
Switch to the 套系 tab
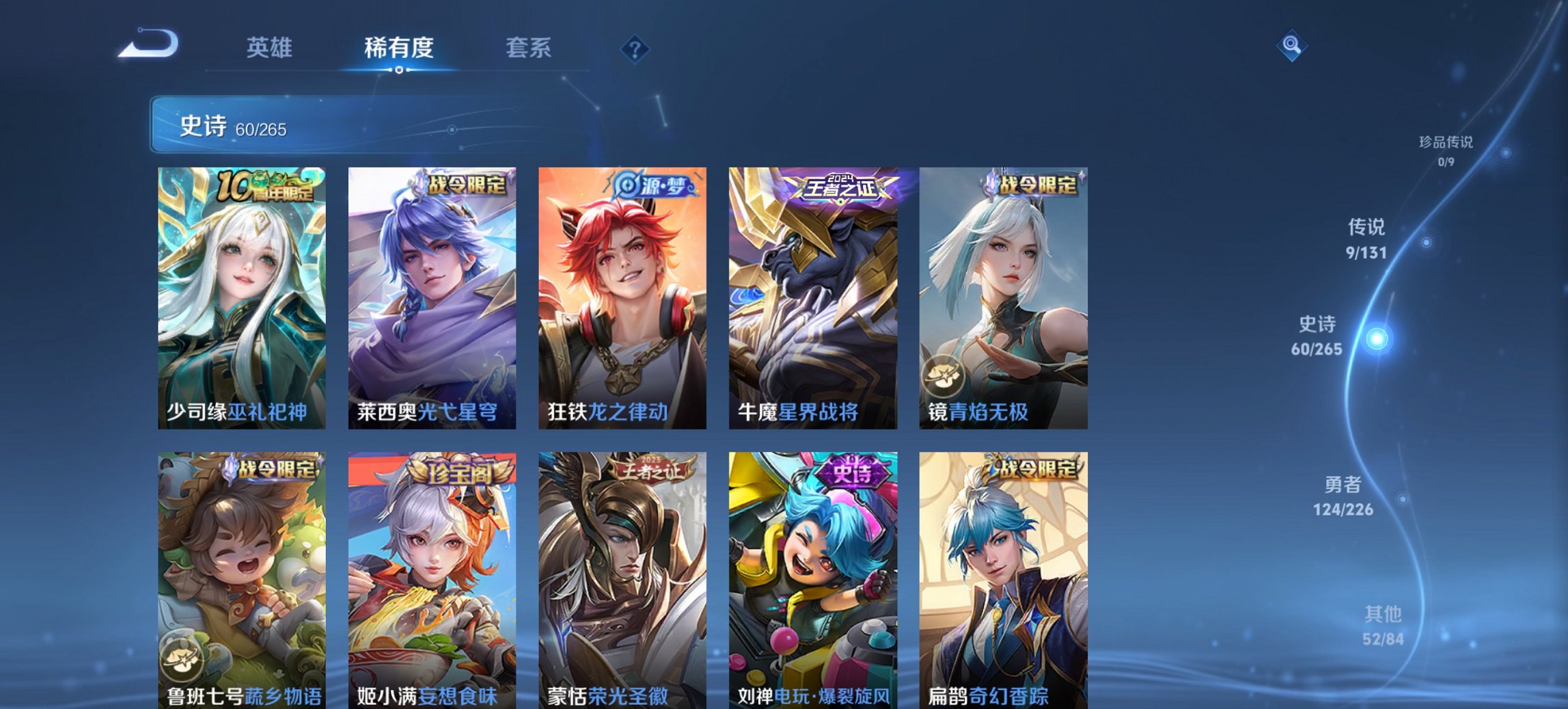(x=528, y=48)
